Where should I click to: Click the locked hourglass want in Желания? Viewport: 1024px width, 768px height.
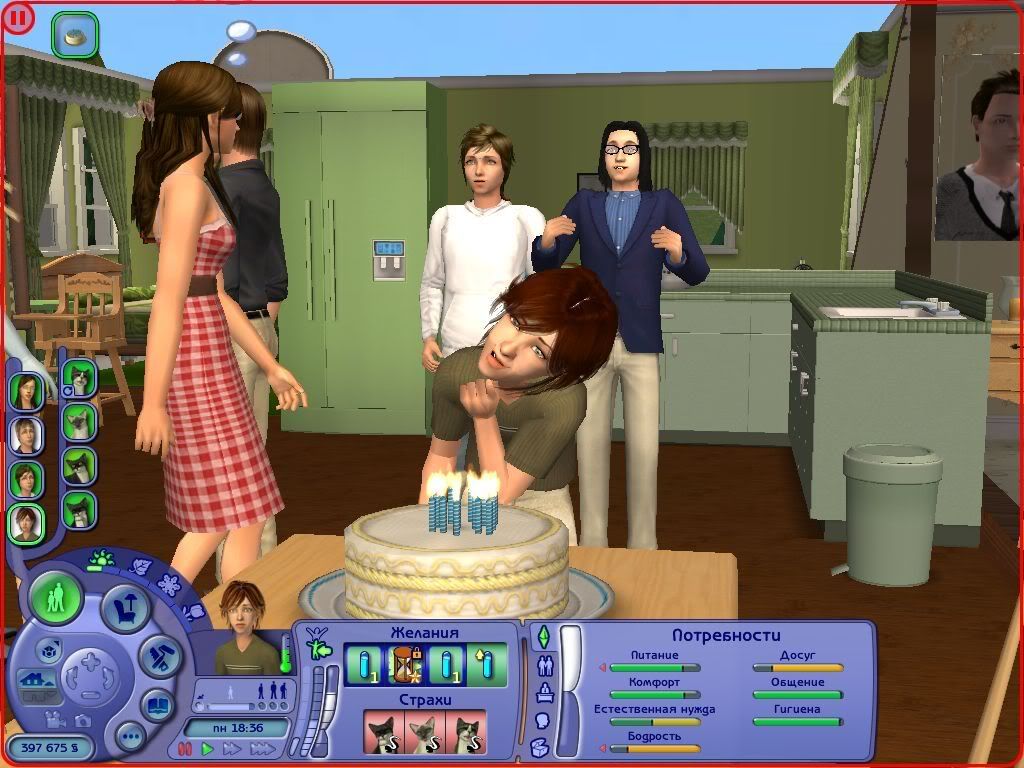[x=405, y=664]
